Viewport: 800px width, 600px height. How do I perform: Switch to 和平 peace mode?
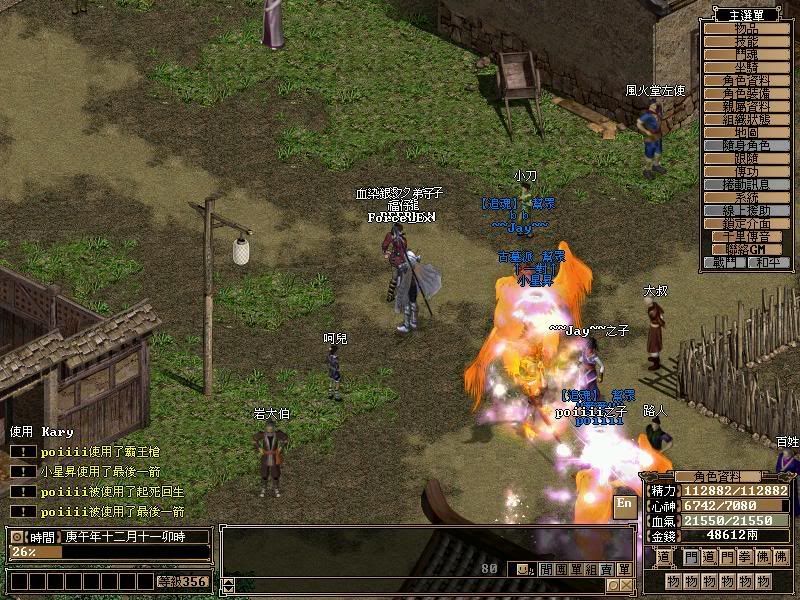point(767,262)
